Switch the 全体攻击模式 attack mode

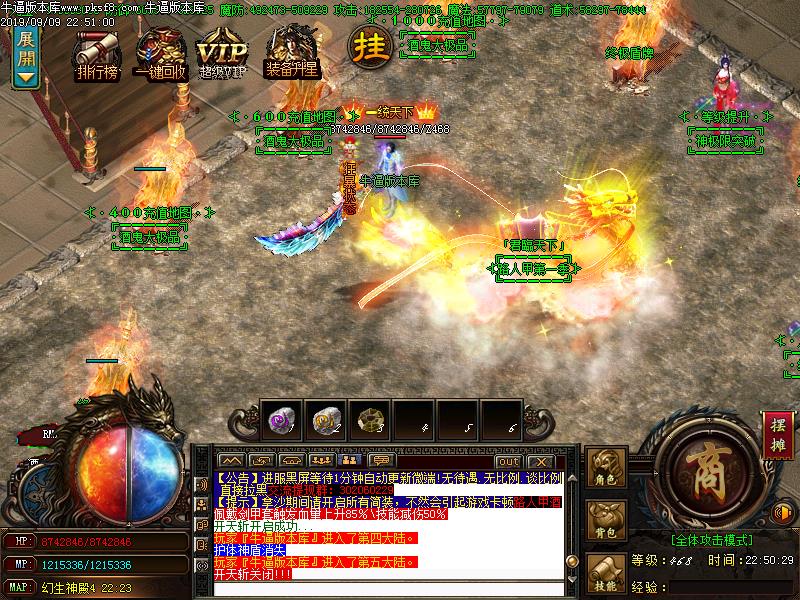(x=711, y=538)
